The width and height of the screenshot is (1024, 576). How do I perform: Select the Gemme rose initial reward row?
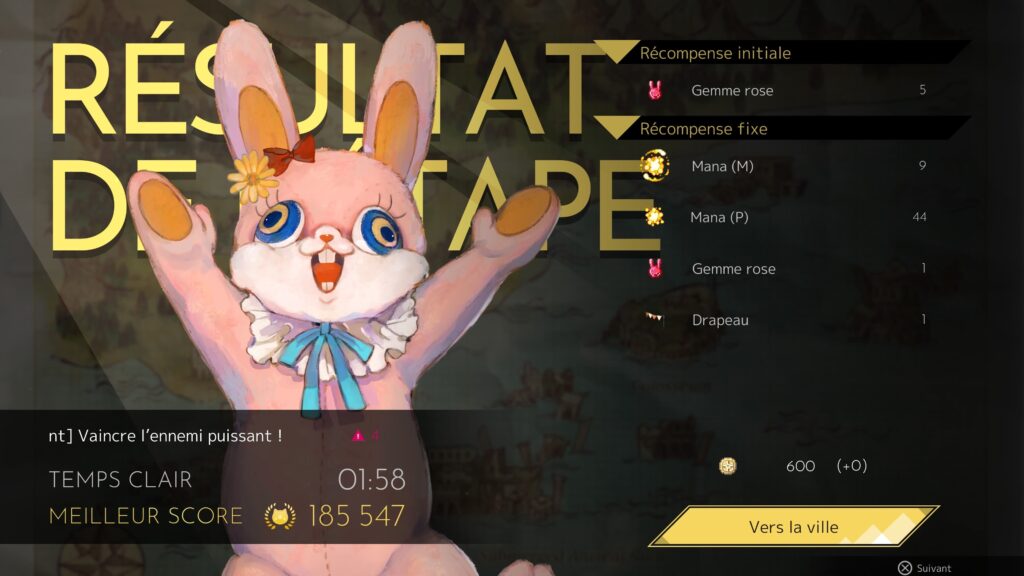click(787, 90)
